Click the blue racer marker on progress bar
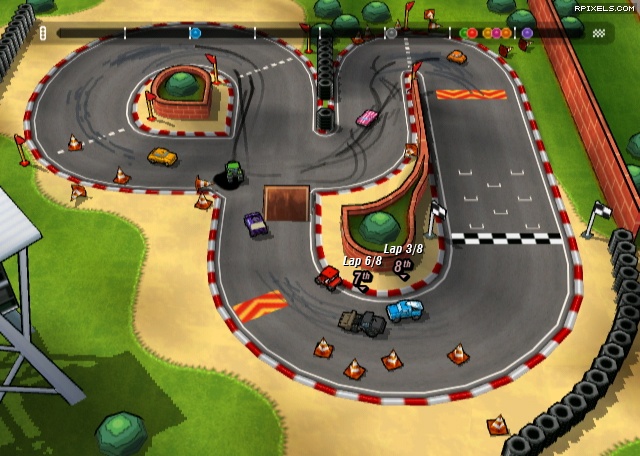The width and height of the screenshot is (640, 456). tap(195, 33)
